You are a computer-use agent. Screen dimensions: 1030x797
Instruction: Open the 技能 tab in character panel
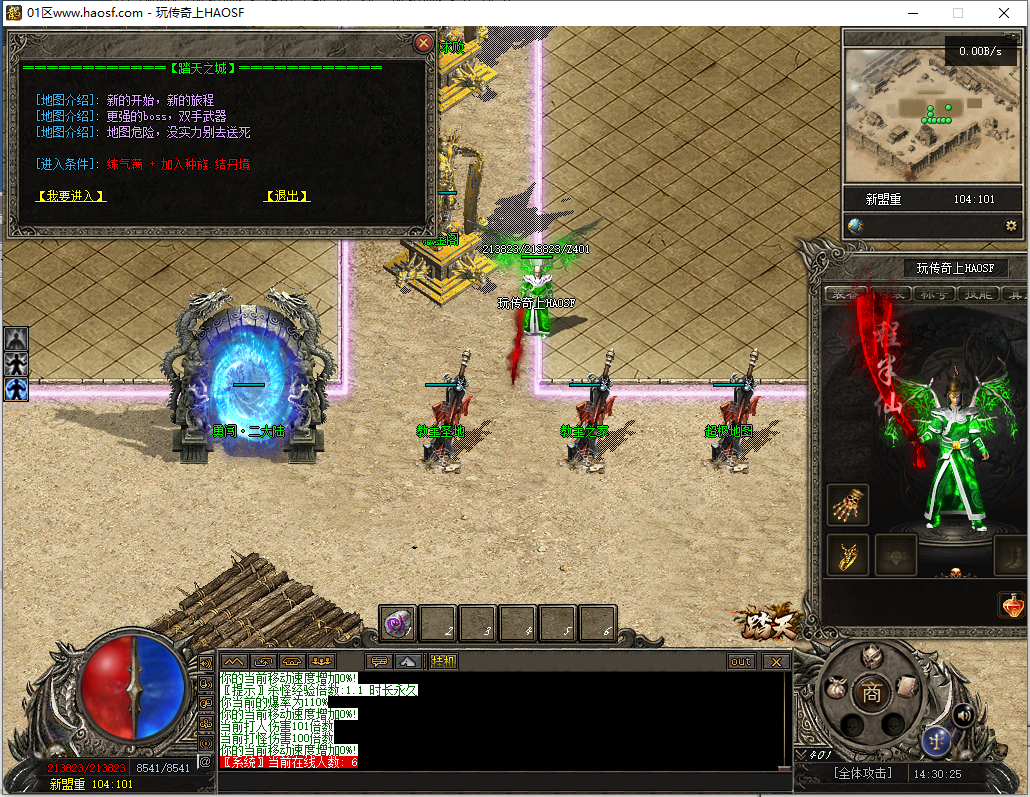point(978,293)
